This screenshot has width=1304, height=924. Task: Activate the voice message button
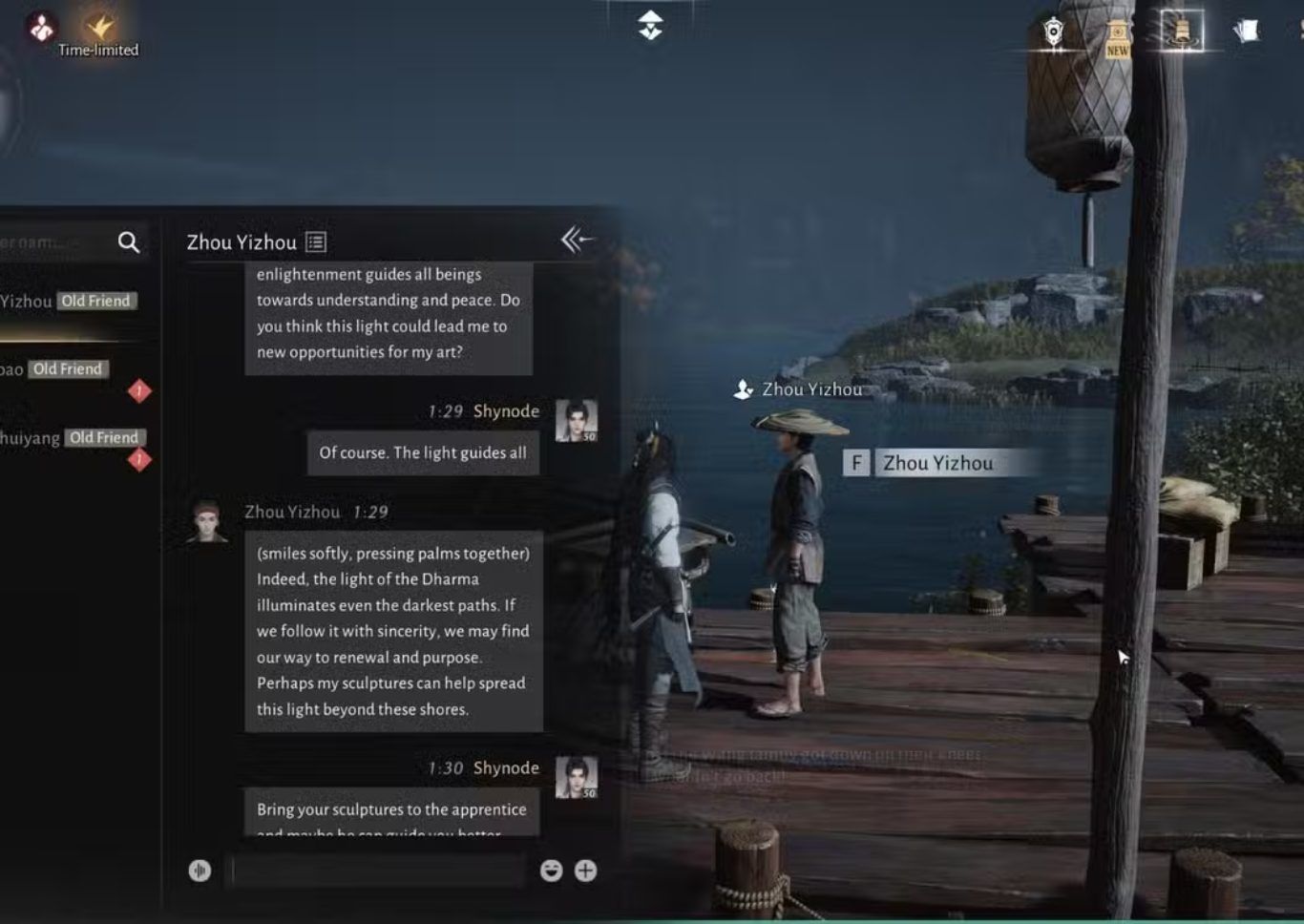(x=200, y=871)
